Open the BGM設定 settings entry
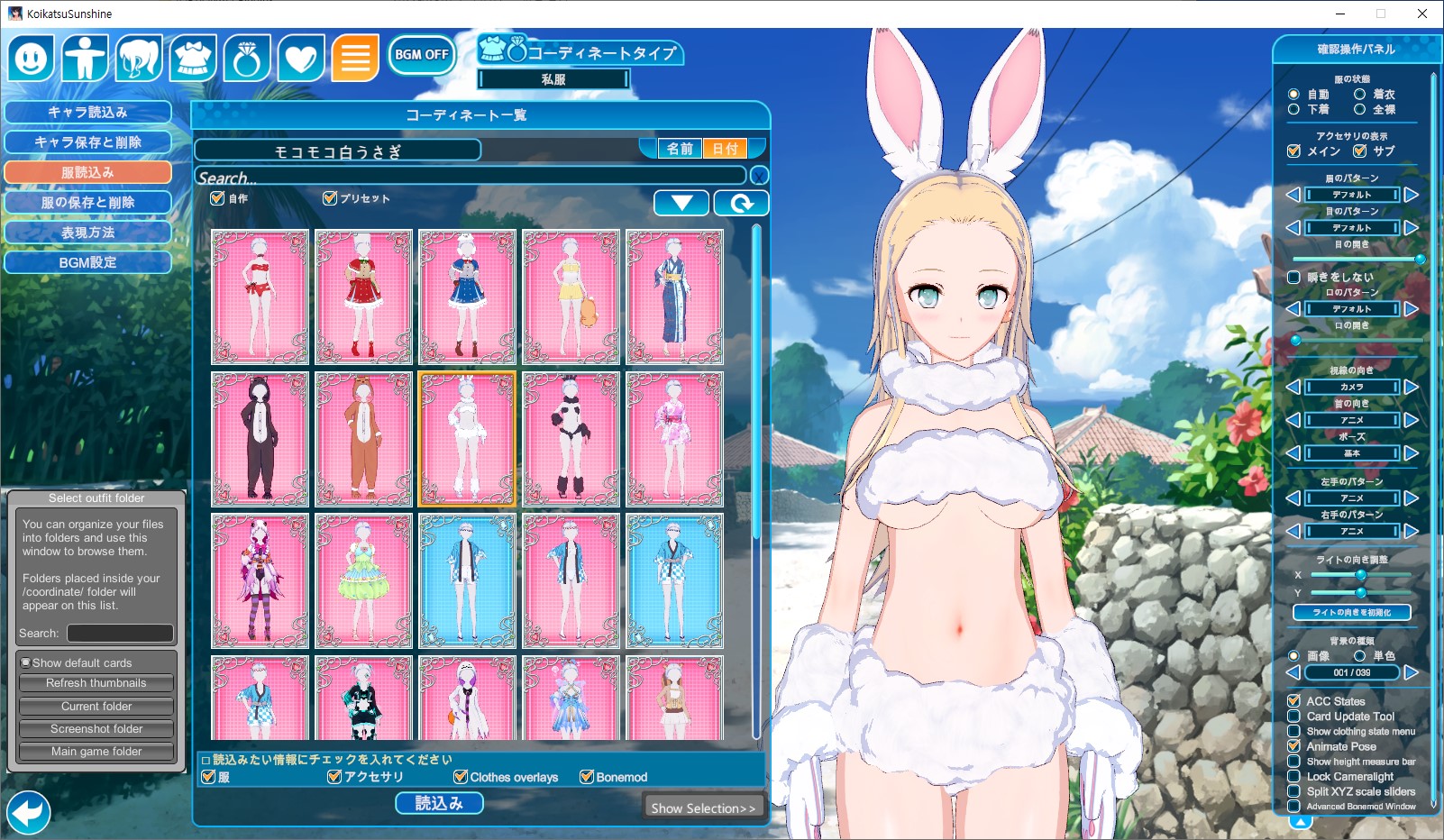This screenshot has width=1444, height=840. coord(87,262)
